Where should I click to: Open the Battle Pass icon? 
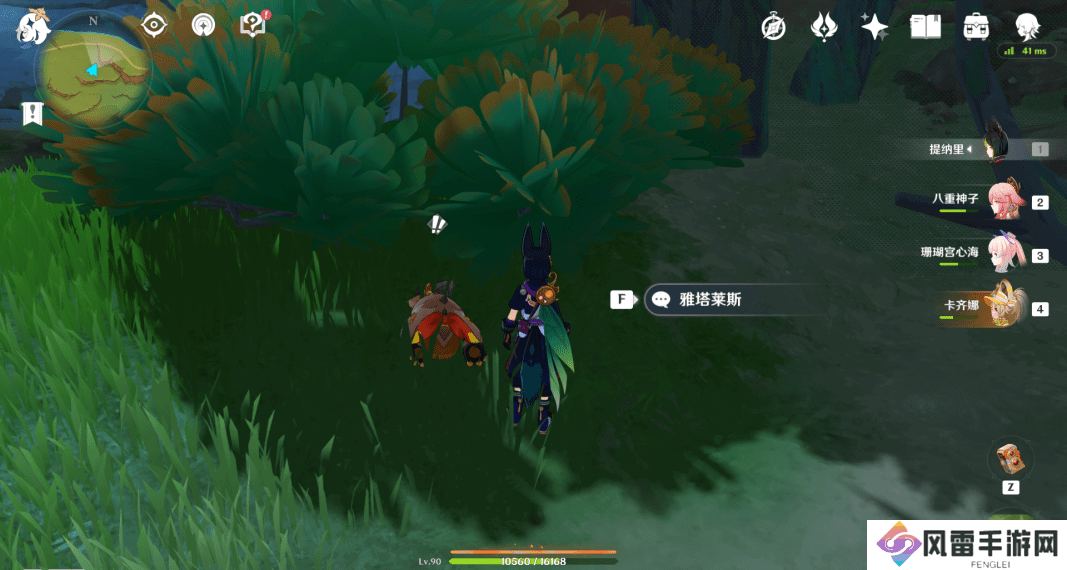coord(824,27)
